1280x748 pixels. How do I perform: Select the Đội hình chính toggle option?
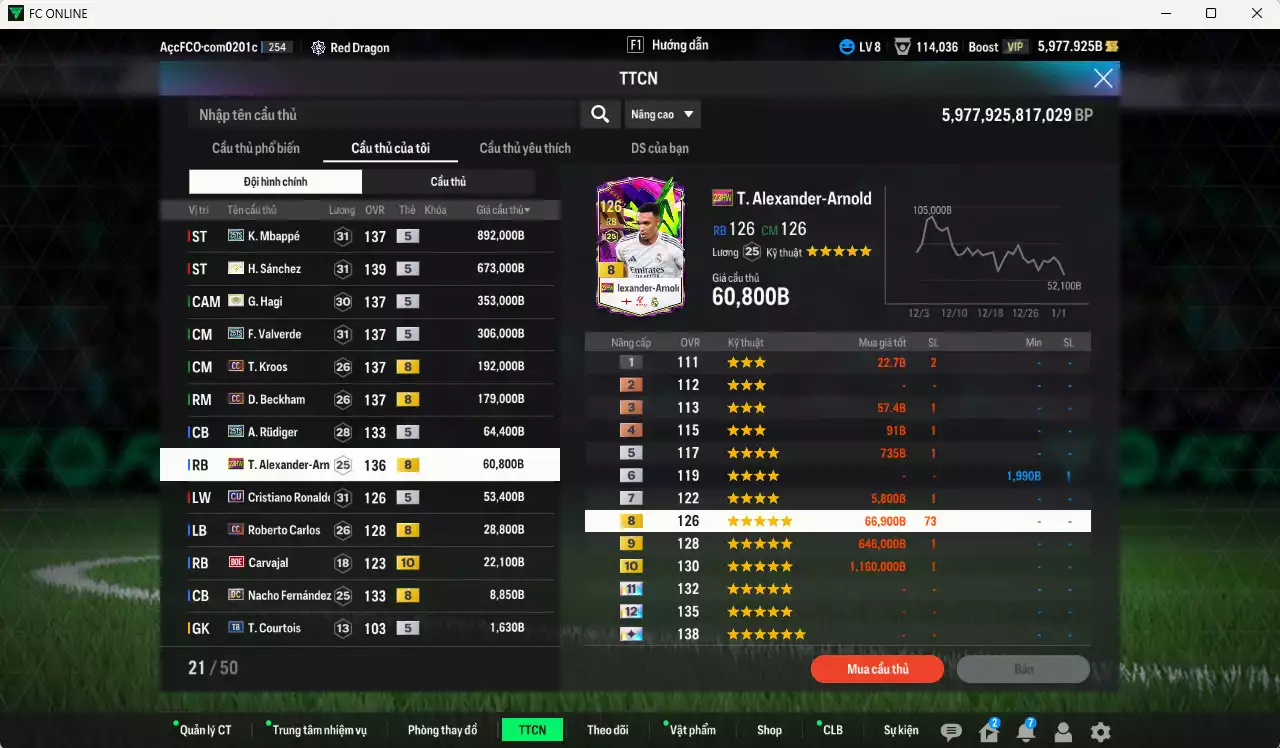pos(275,181)
